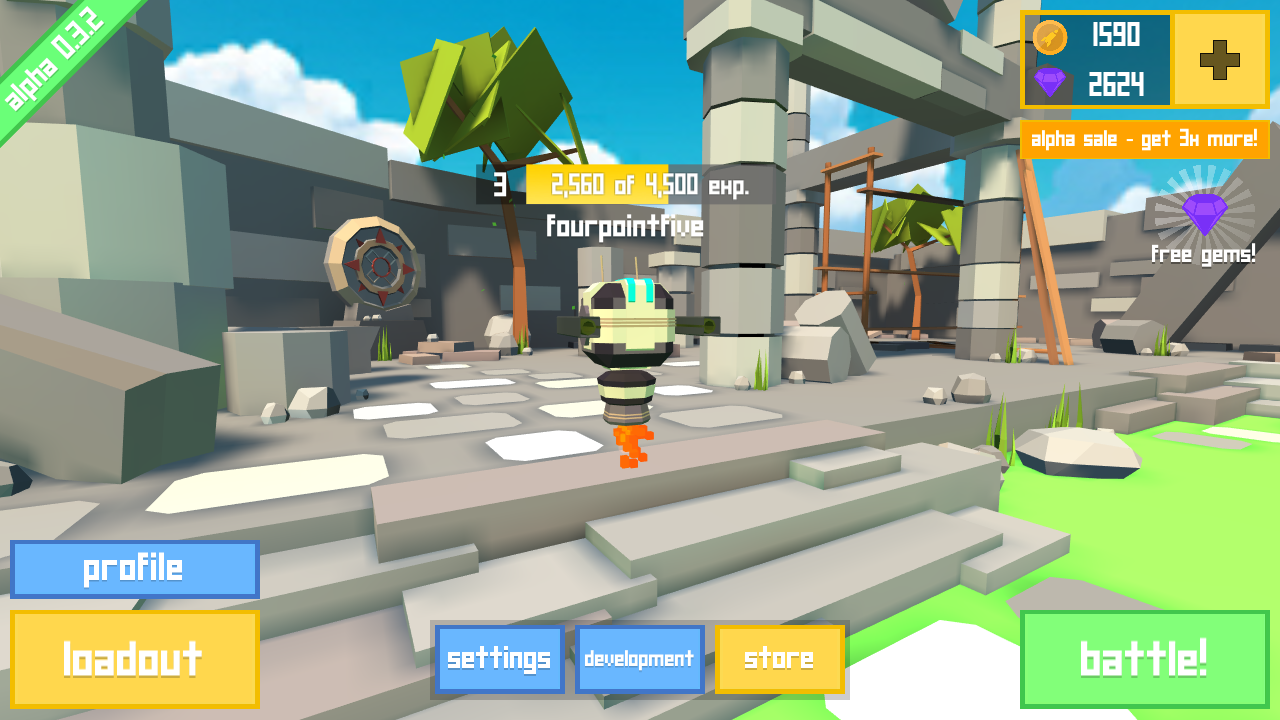
Task: Open the development panel
Action: pyautogui.click(x=639, y=659)
